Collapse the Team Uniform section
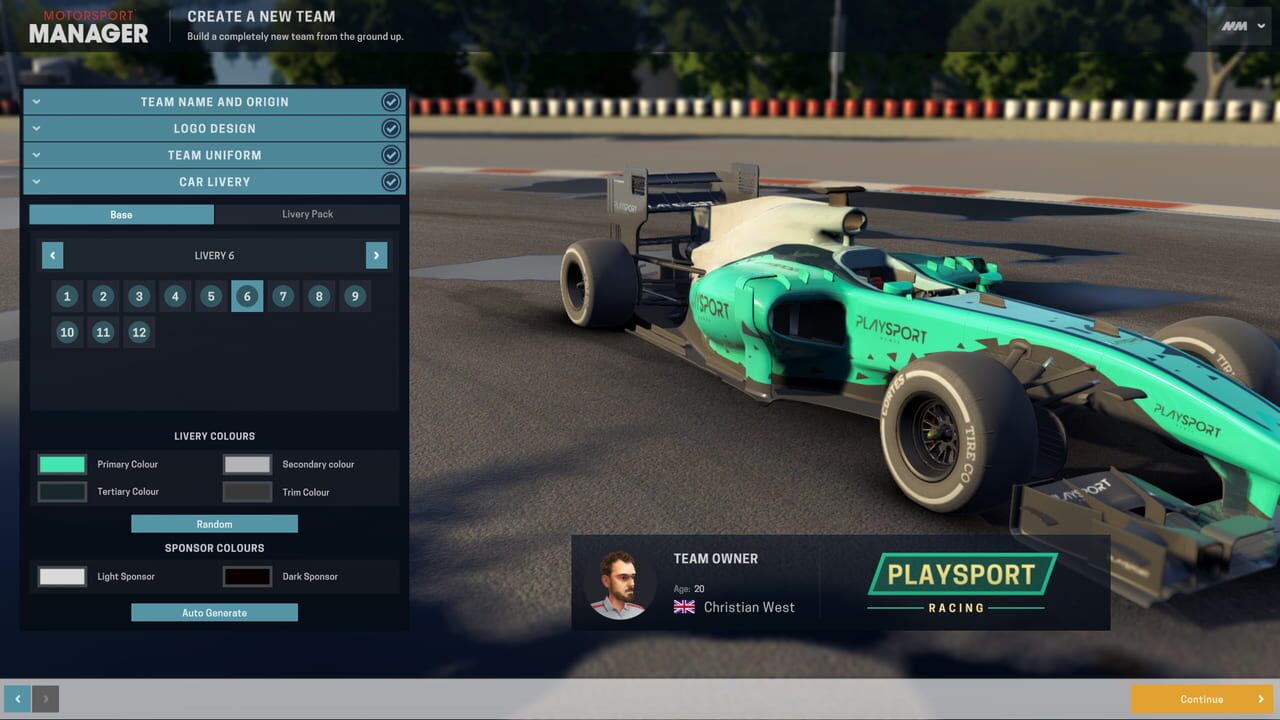 (x=36, y=154)
